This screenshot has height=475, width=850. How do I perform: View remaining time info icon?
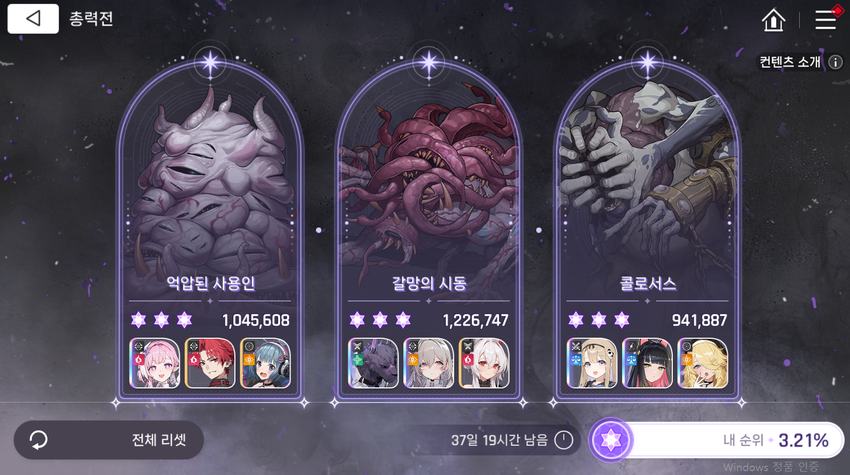(x=564, y=440)
